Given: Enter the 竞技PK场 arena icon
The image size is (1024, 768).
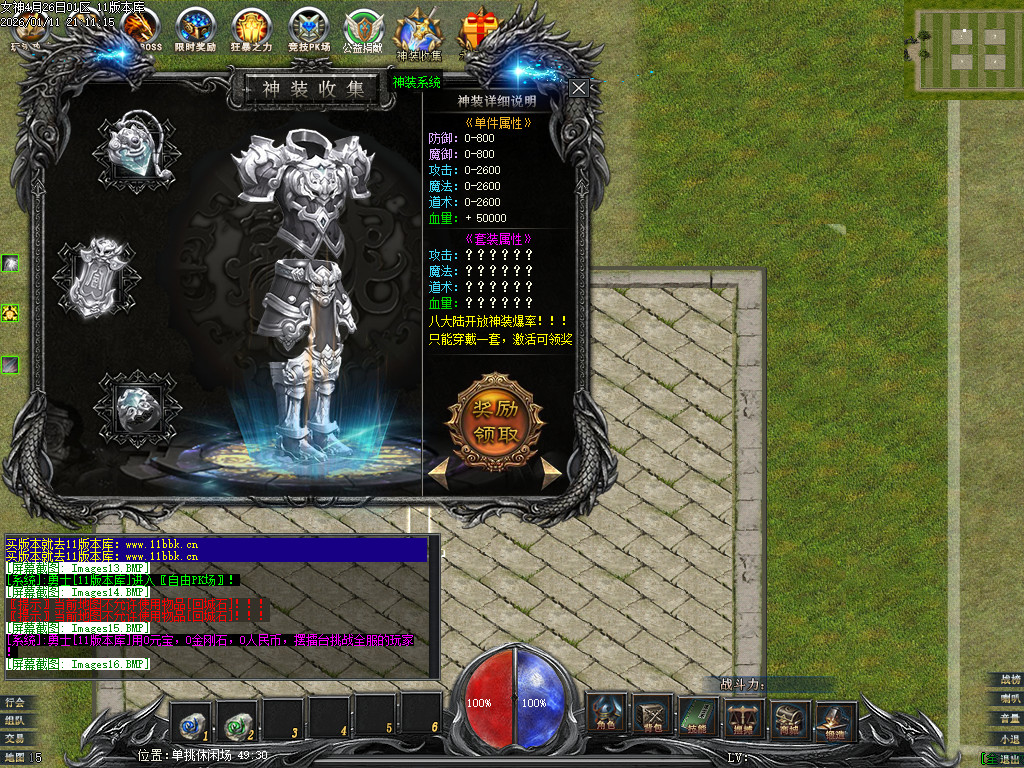Looking at the screenshot, I should [x=307, y=30].
